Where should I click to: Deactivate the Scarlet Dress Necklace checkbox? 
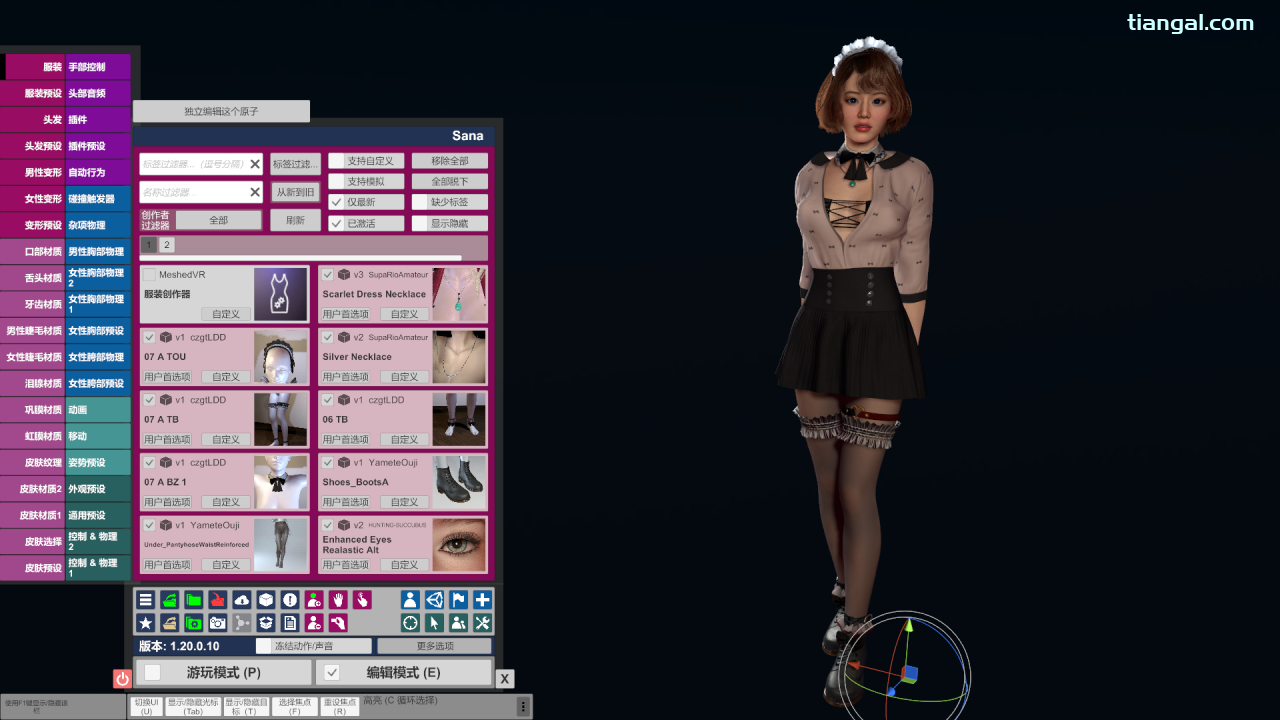[327, 274]
